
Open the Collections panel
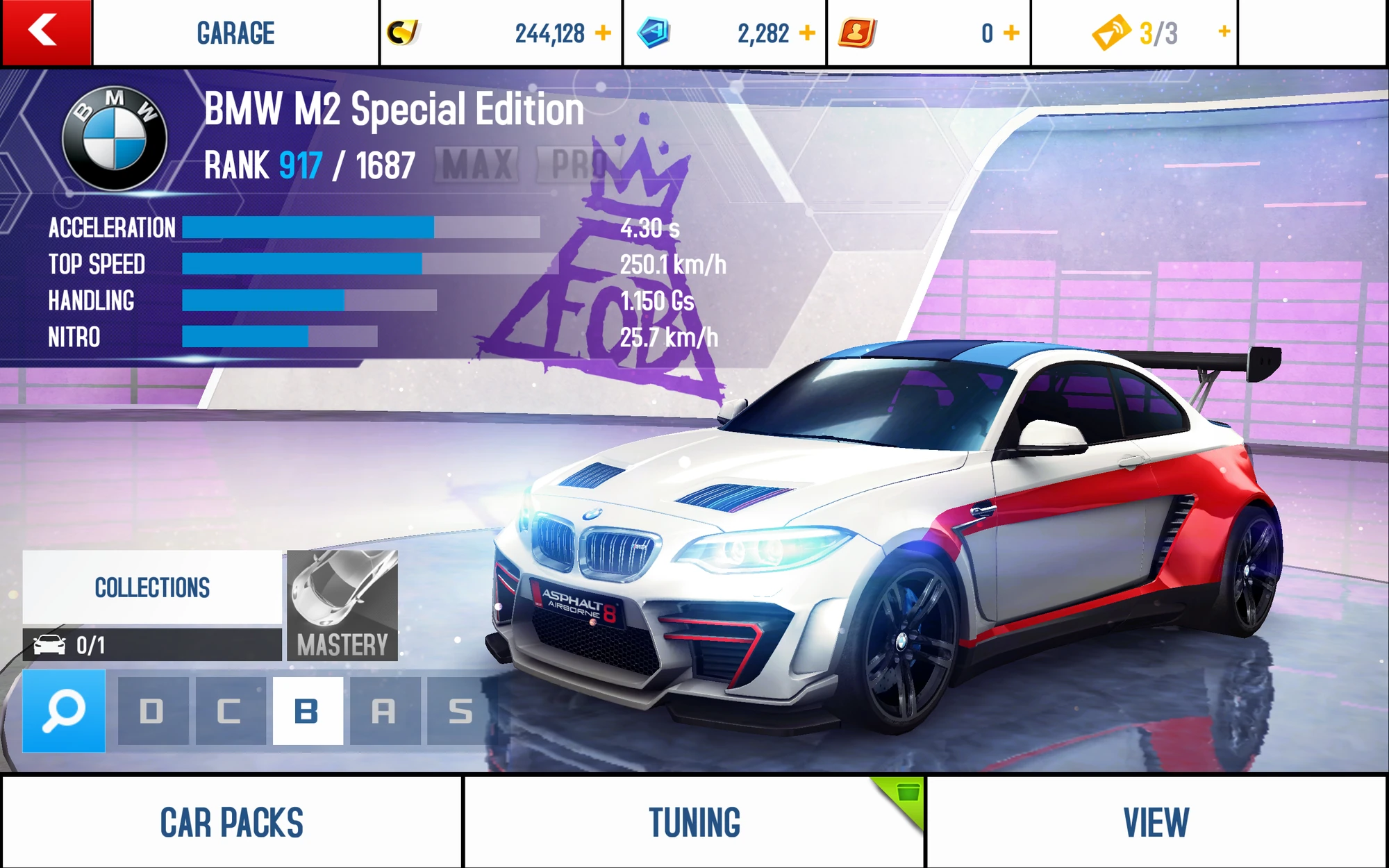153,587
